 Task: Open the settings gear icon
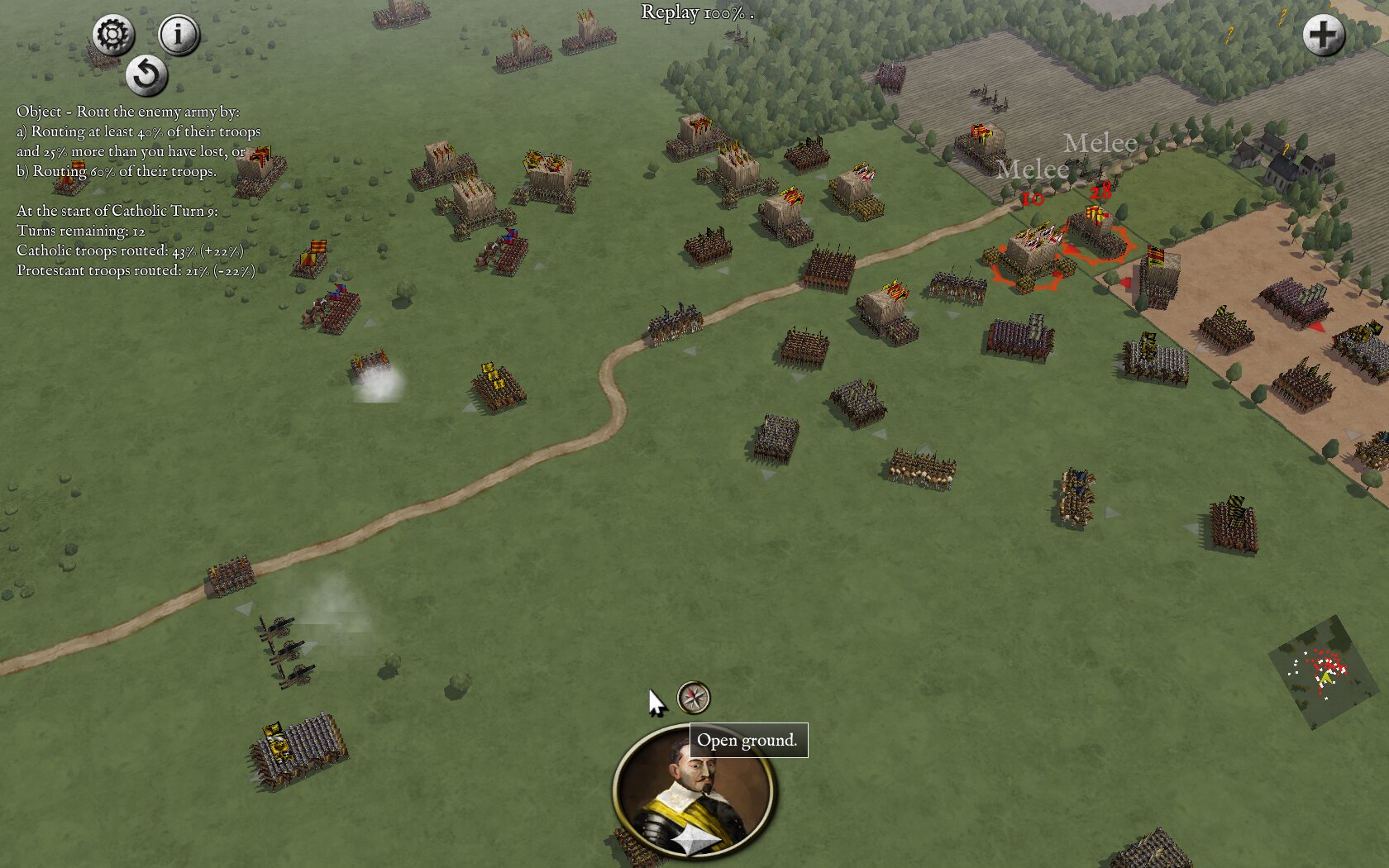pyautogui.click(x=113, y=35)
